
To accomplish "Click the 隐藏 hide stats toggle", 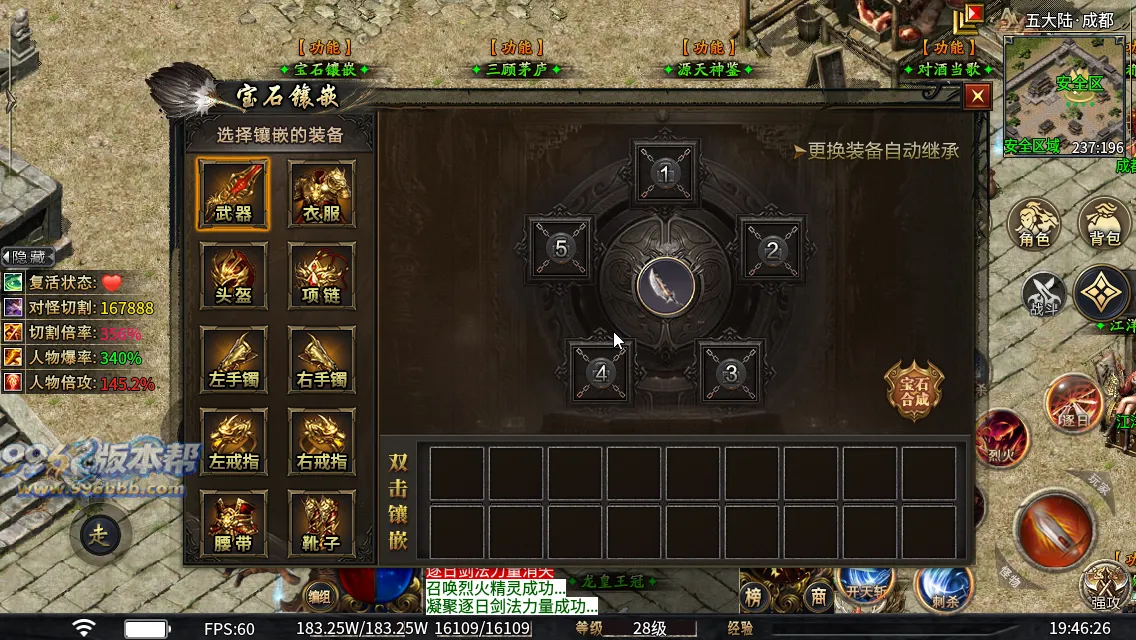I will pyautogui.click(x=28, y=257).
